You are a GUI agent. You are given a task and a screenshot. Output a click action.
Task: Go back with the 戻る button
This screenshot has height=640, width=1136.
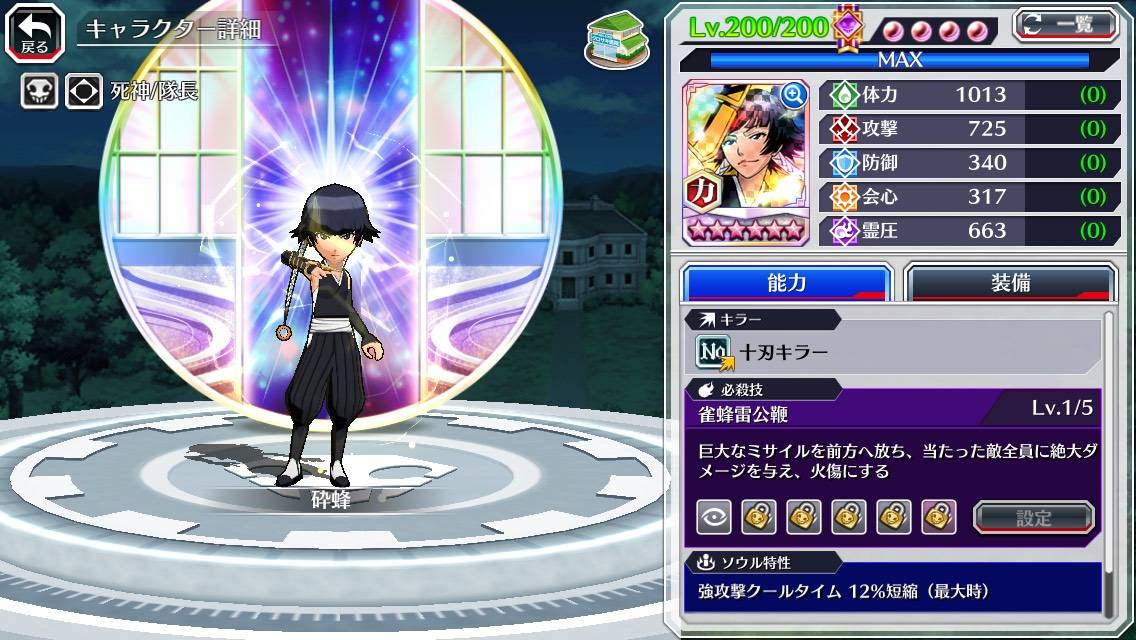coord(34,31)
